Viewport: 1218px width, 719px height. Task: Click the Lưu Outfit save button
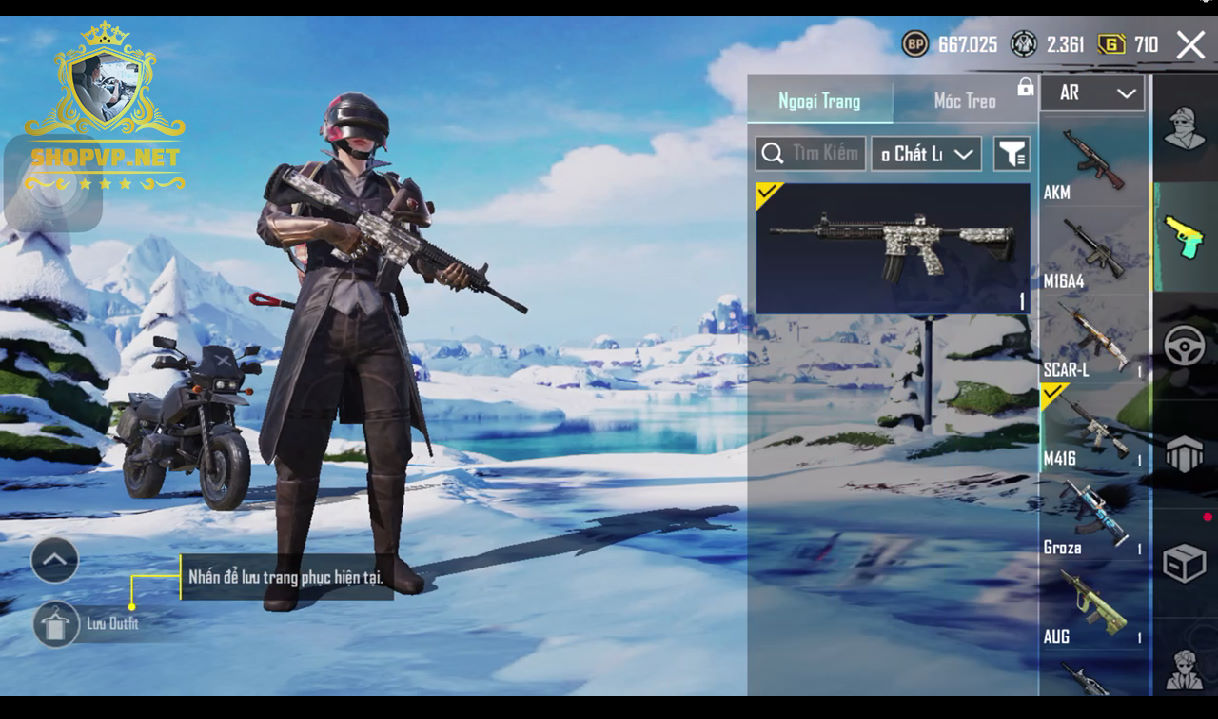point(56,624)
